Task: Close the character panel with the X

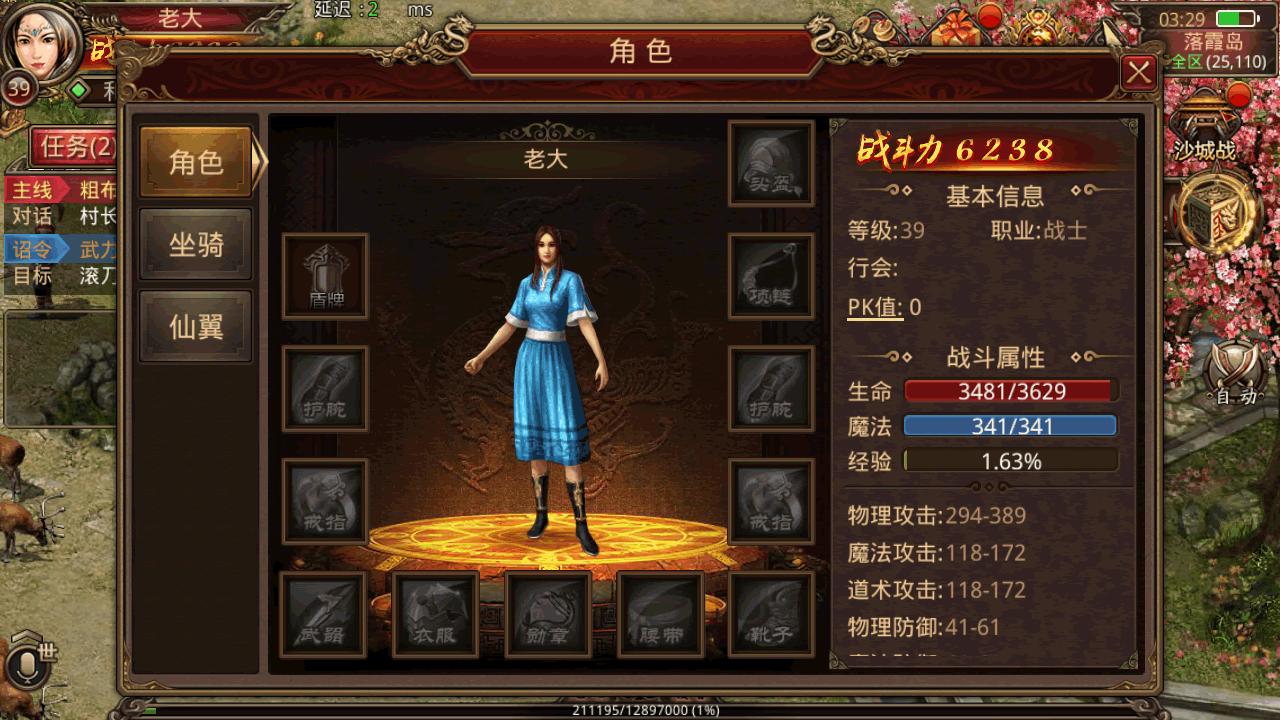Action: click(x=1139, y=73)
